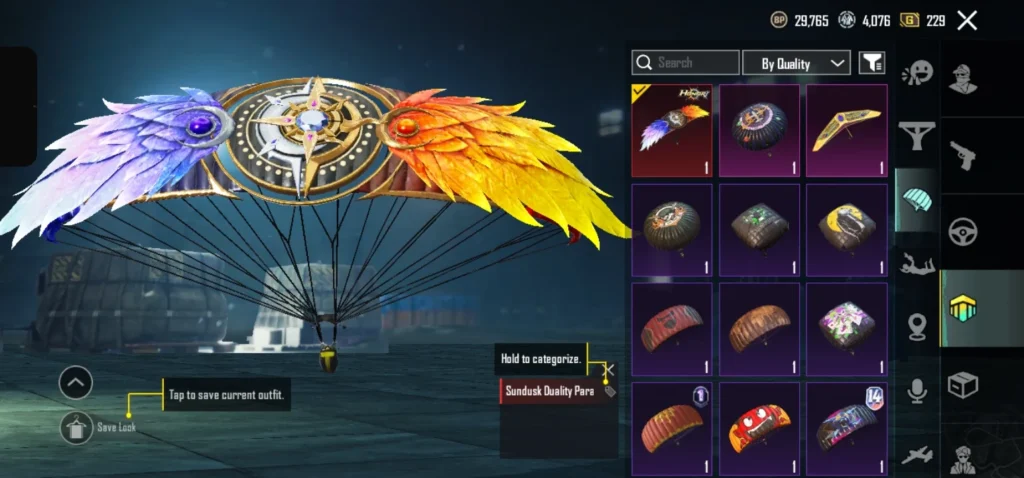This screenshot has width=1024, height=478.
Task: Select the Sundusk Duality winged parachute slot
Action: tap(672, 130)
